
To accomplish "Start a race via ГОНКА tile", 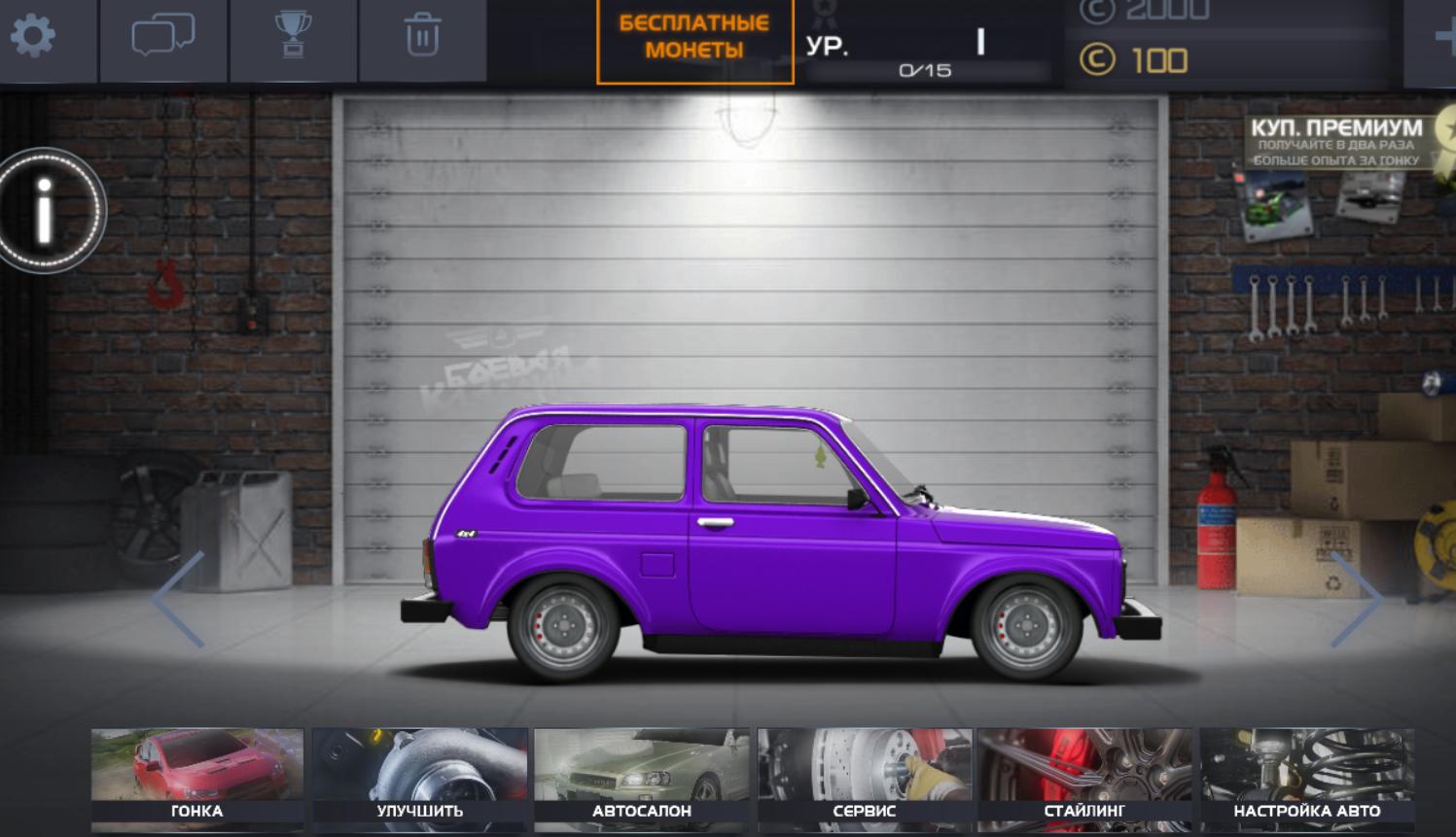I will (197, 780).
